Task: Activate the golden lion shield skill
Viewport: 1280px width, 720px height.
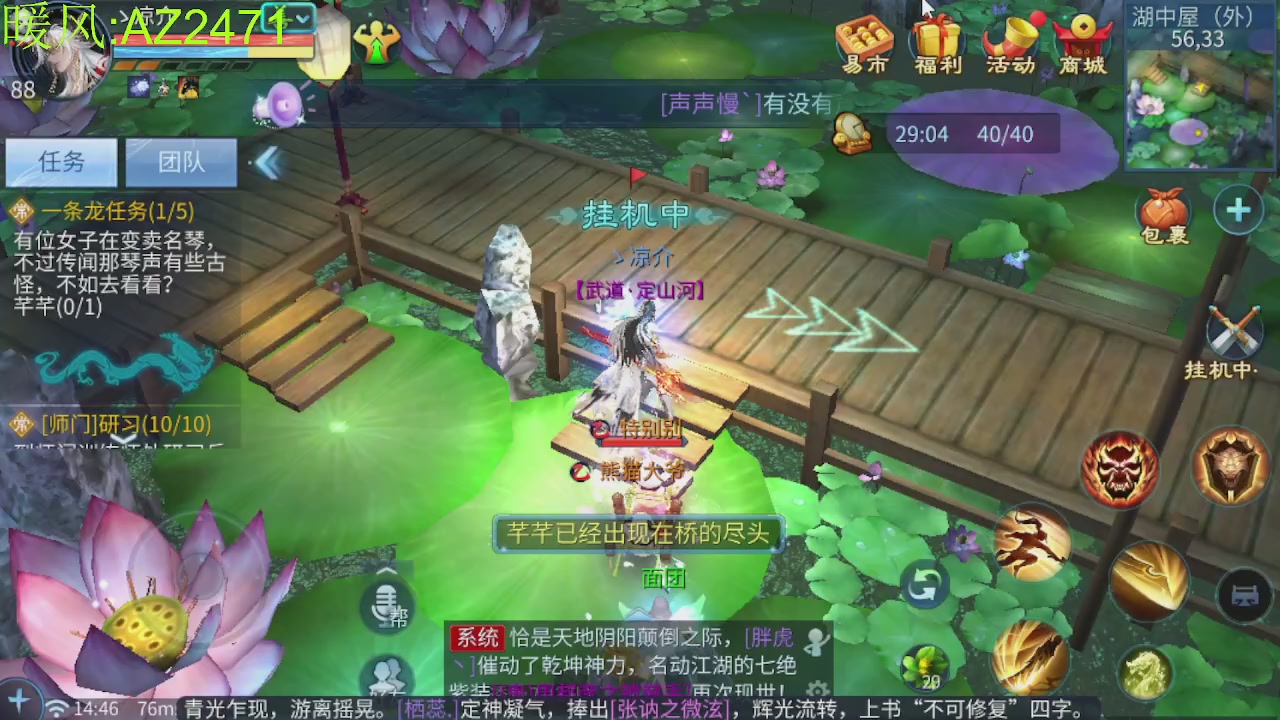Action: pyautogui.click(x=1229, y=466)
